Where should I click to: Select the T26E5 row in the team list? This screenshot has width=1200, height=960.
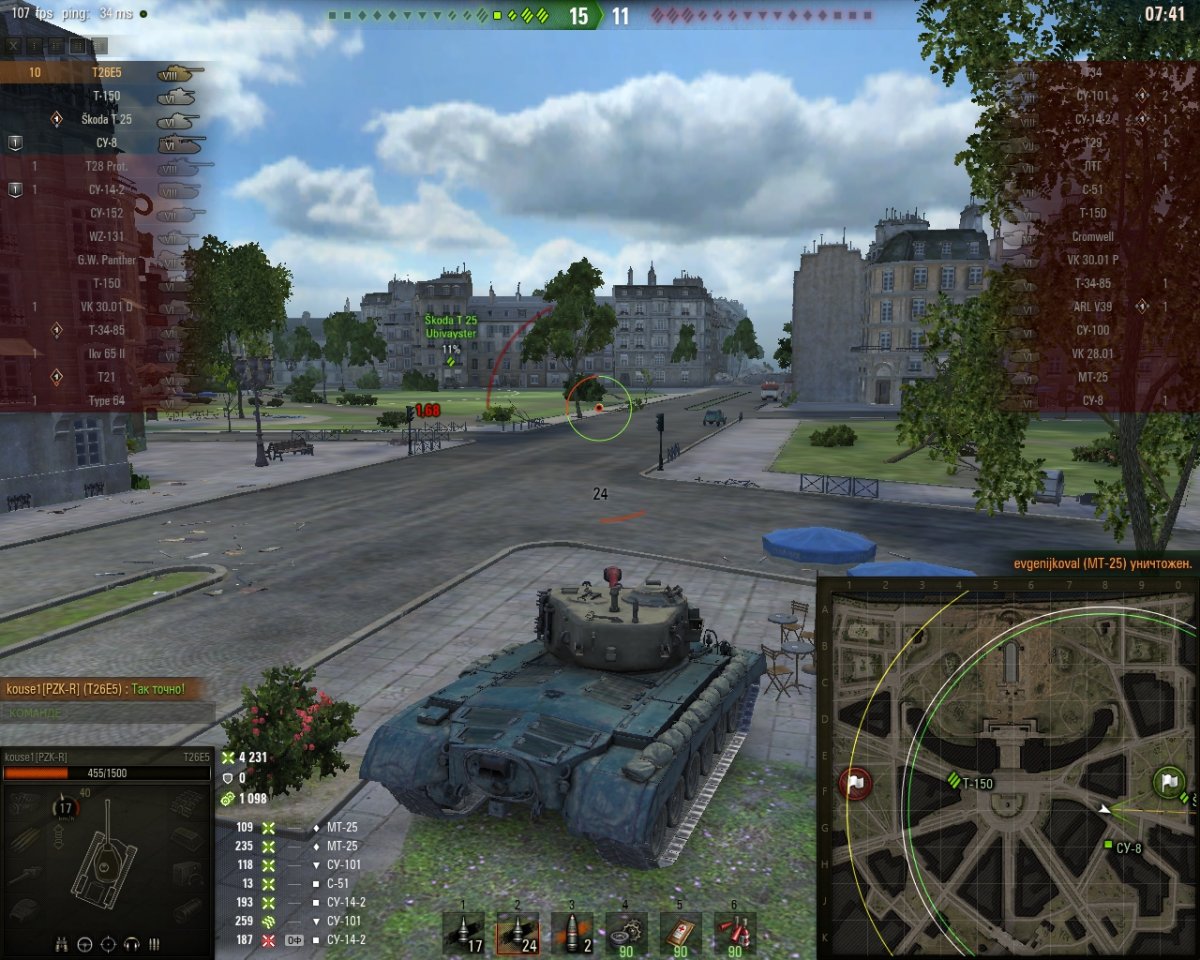pyautogui.click(x=105, y=72)
